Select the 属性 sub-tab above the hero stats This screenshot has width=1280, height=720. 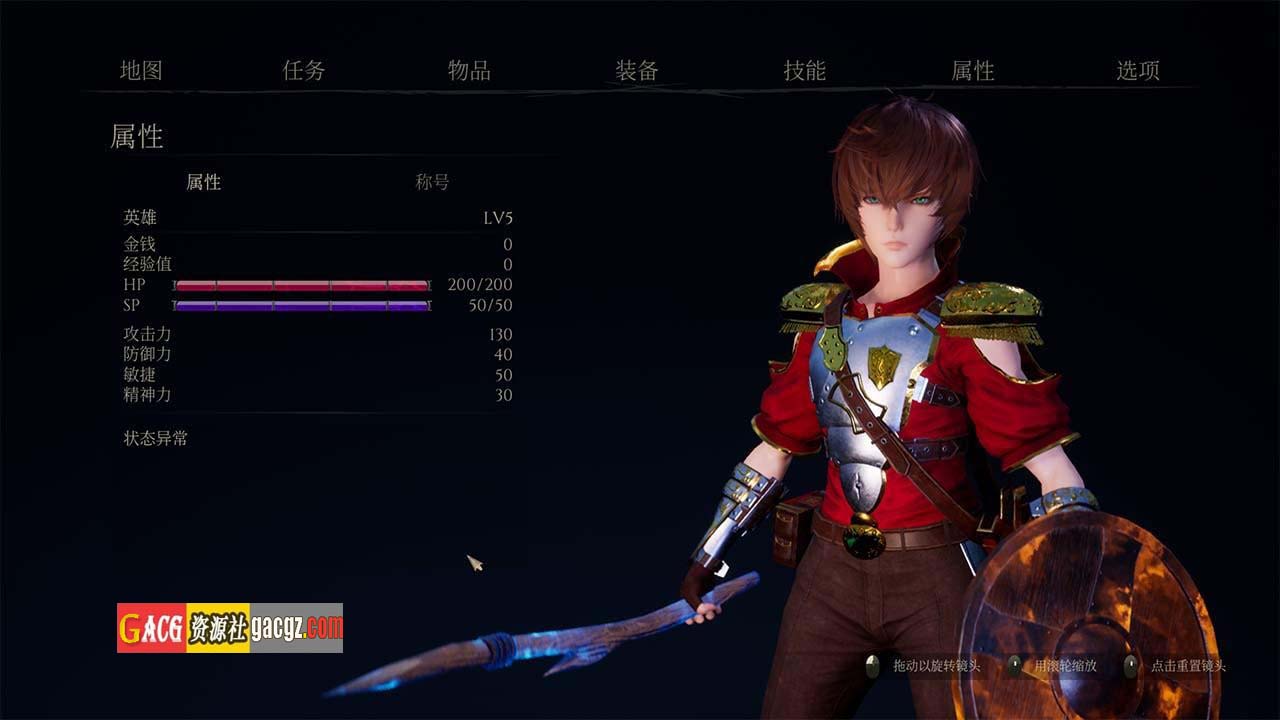pos(204,182)
